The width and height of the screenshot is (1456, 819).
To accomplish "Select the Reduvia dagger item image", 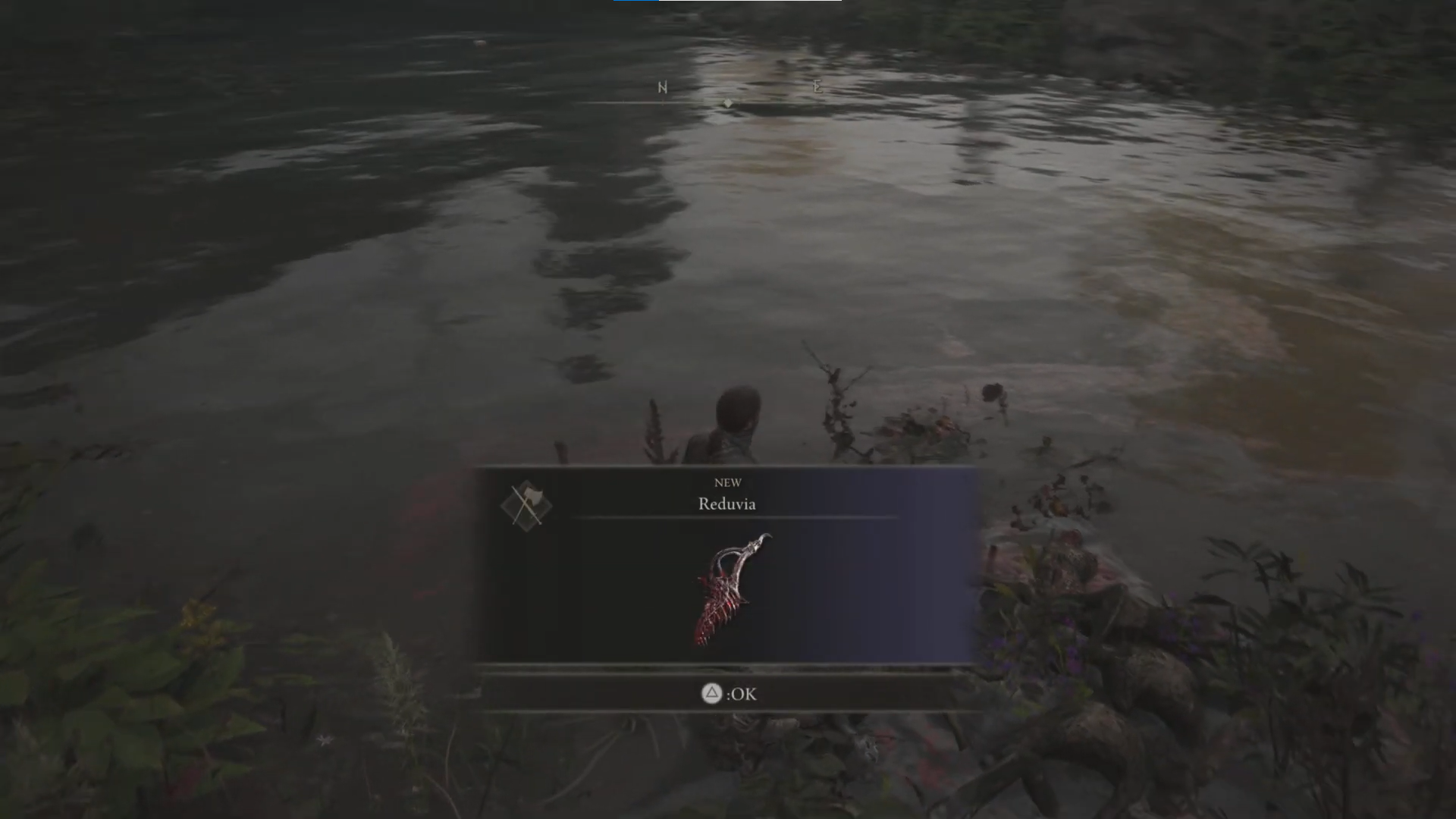I will point(730,591).
